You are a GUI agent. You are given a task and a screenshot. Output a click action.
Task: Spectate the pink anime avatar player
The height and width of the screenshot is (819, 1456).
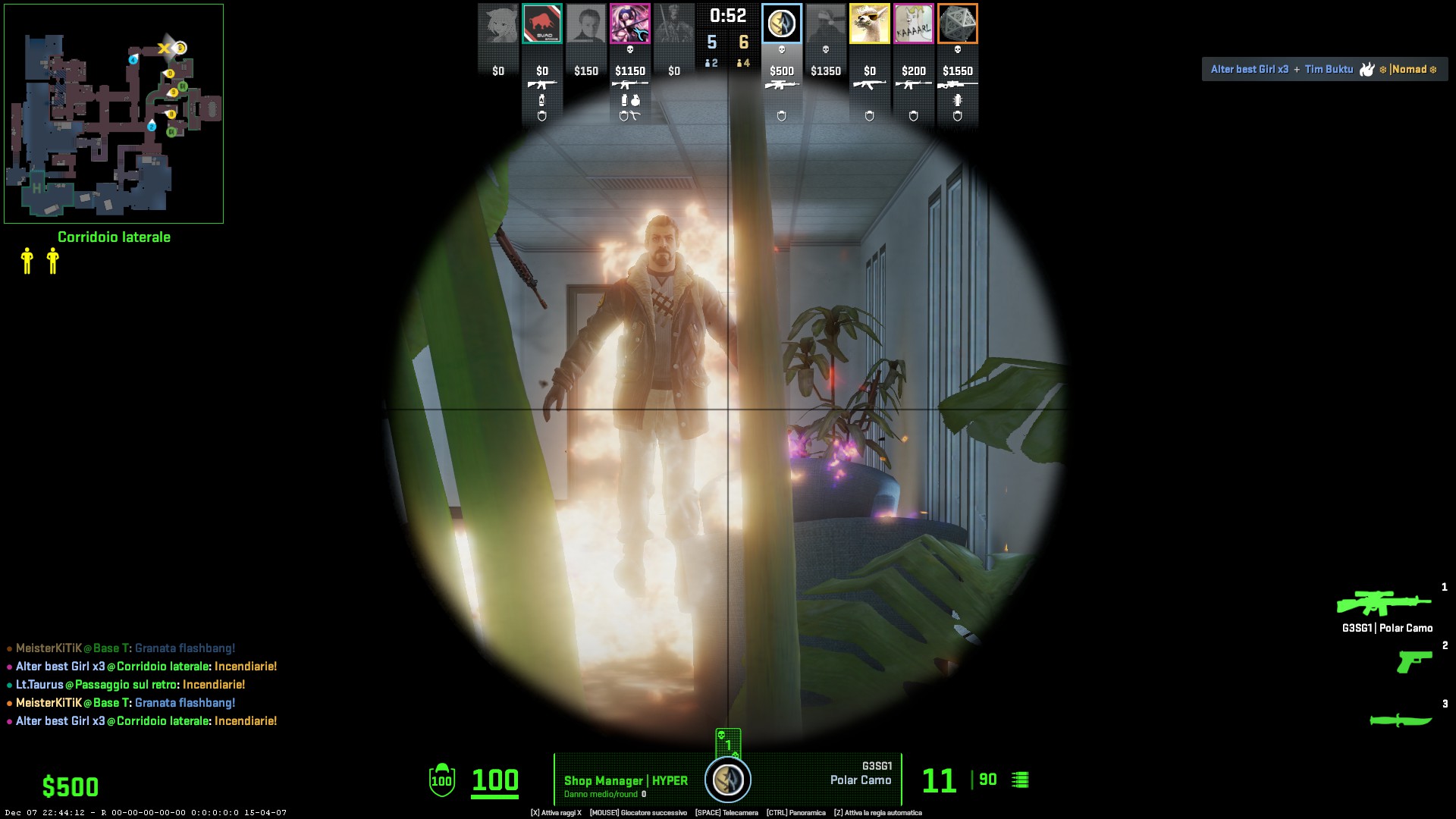(x=629, y=24)
